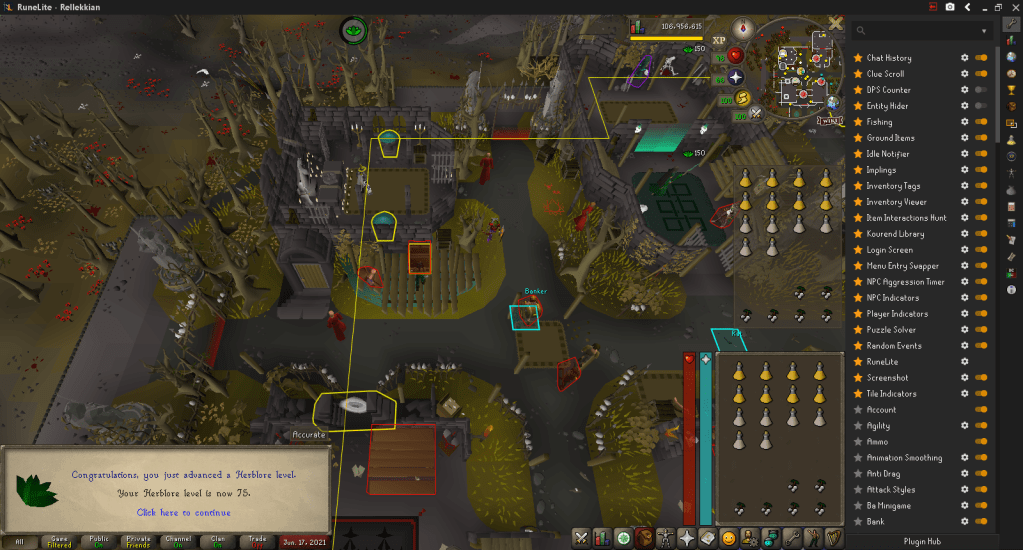Screen dimensions: 1023x550
Task: Toggle the Trade chat filter tab
Action: 257,541
